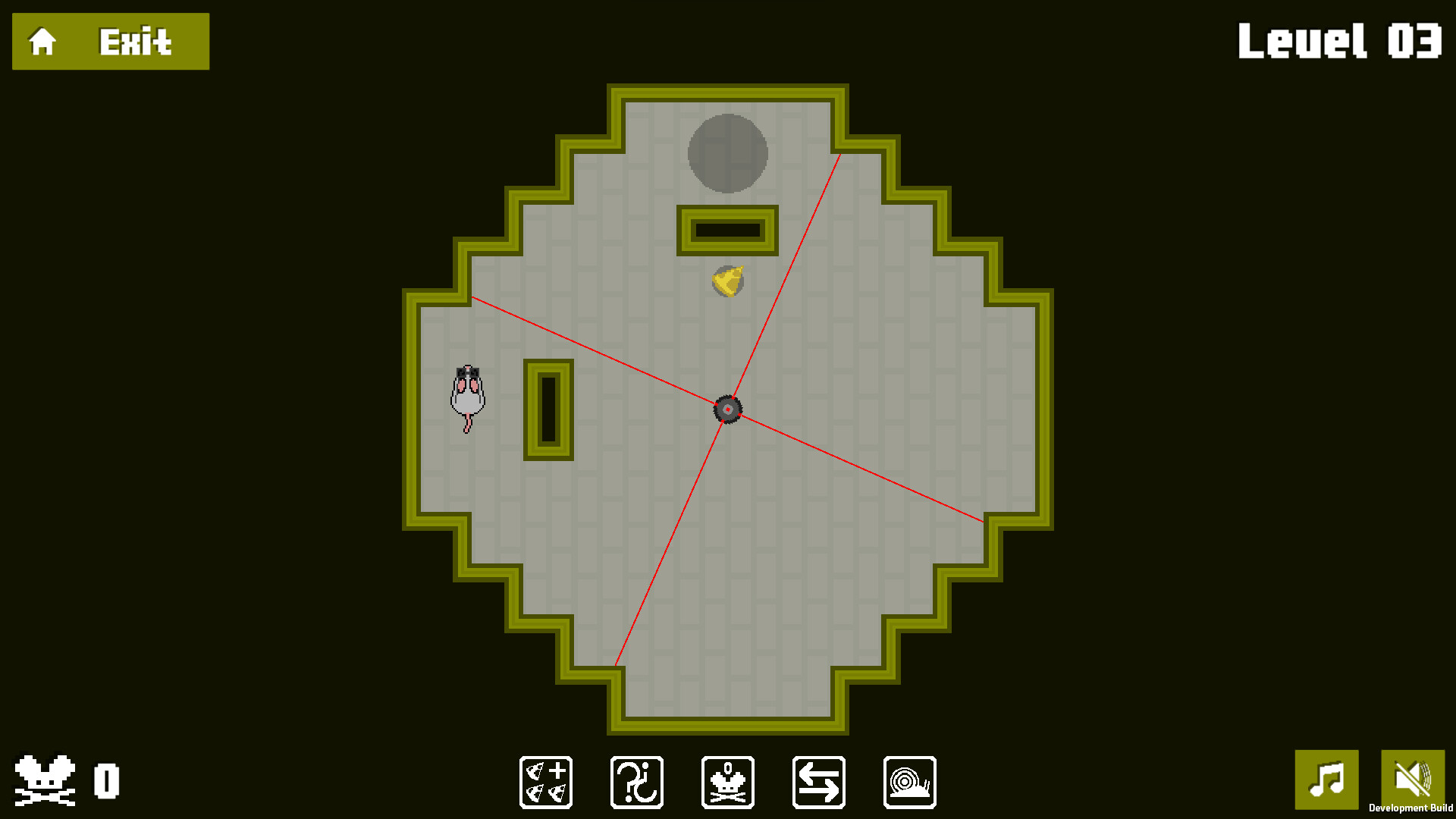Toggle the background music off
The image size is (1456, 819).
pos(1328,780)
